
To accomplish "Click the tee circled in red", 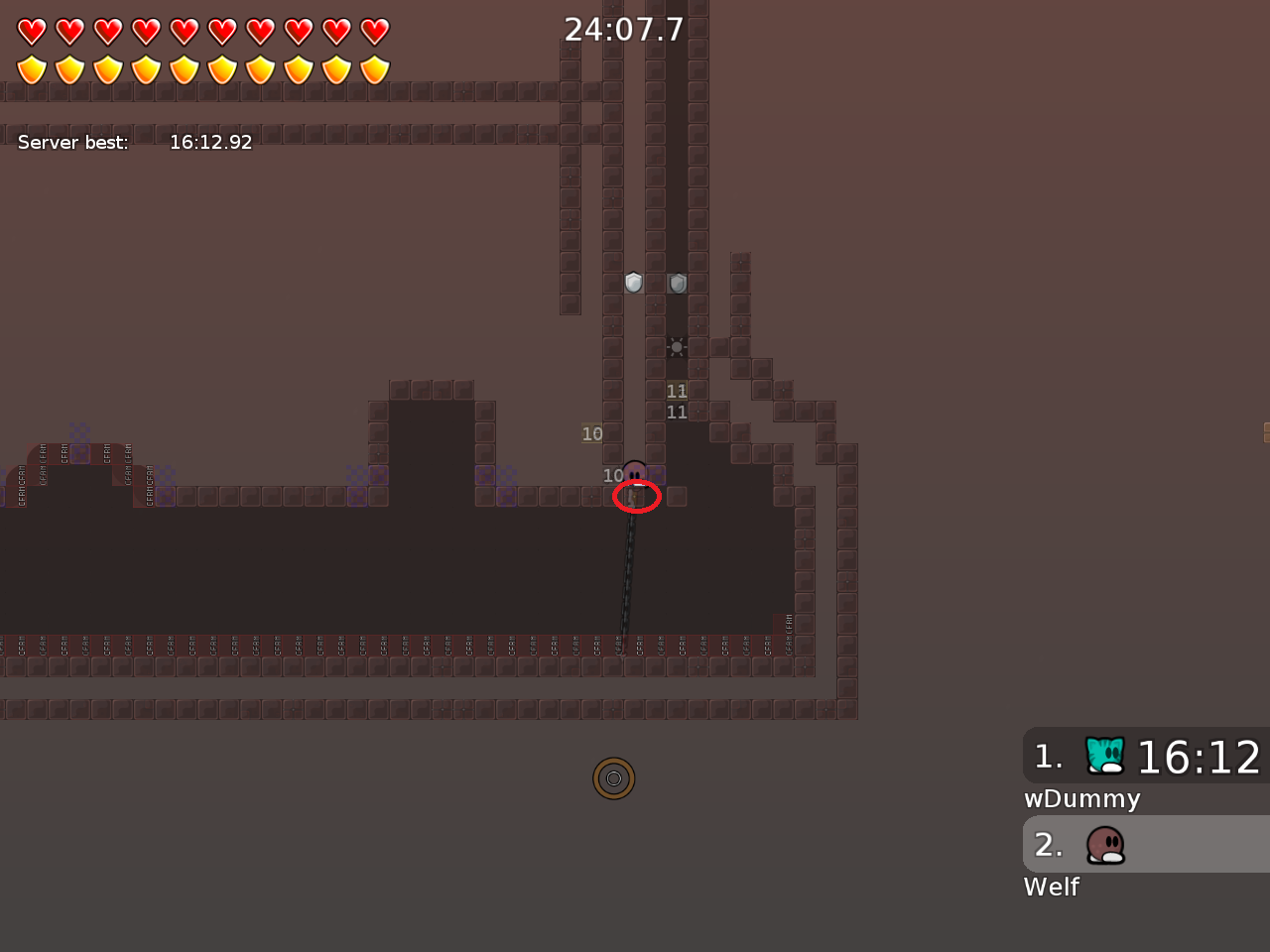I will pos(636,486).
